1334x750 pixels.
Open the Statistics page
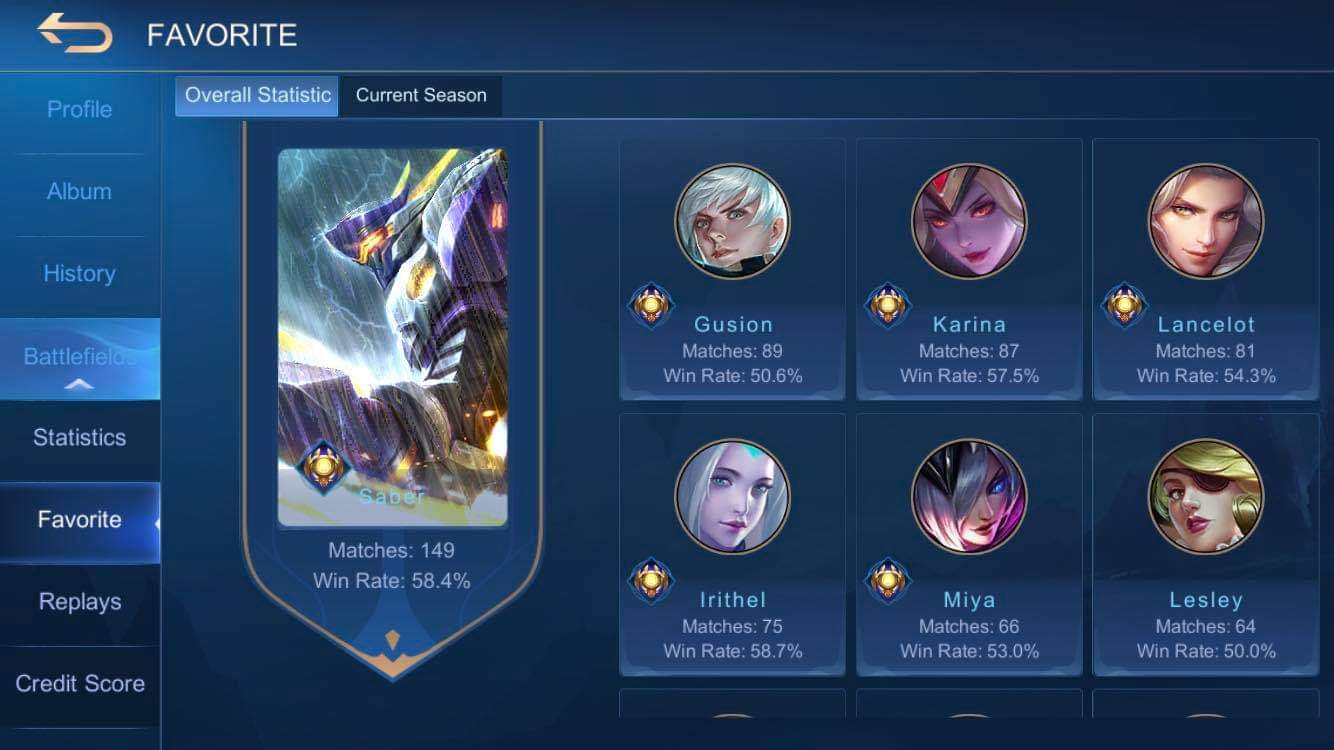pos(79,437)
